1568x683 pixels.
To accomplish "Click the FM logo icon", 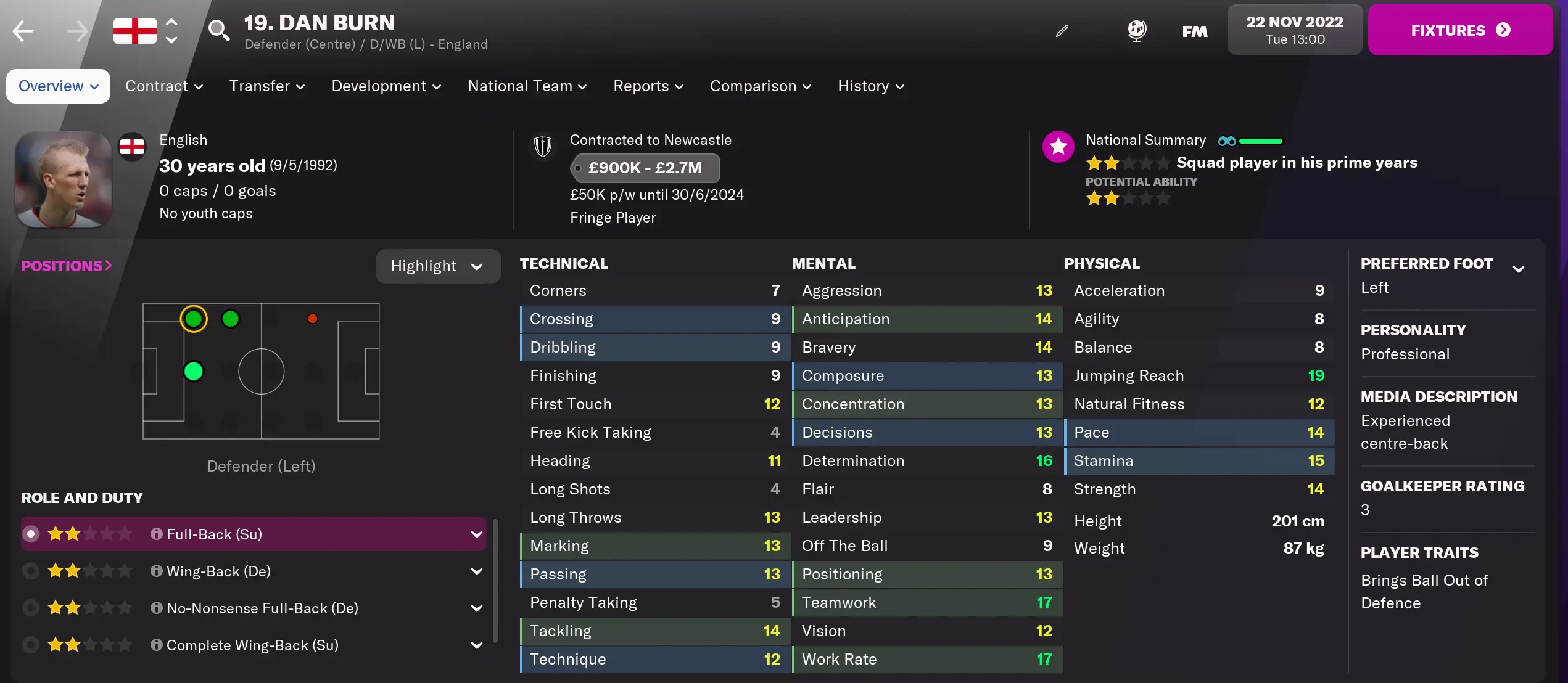I will pos(1195,30).
